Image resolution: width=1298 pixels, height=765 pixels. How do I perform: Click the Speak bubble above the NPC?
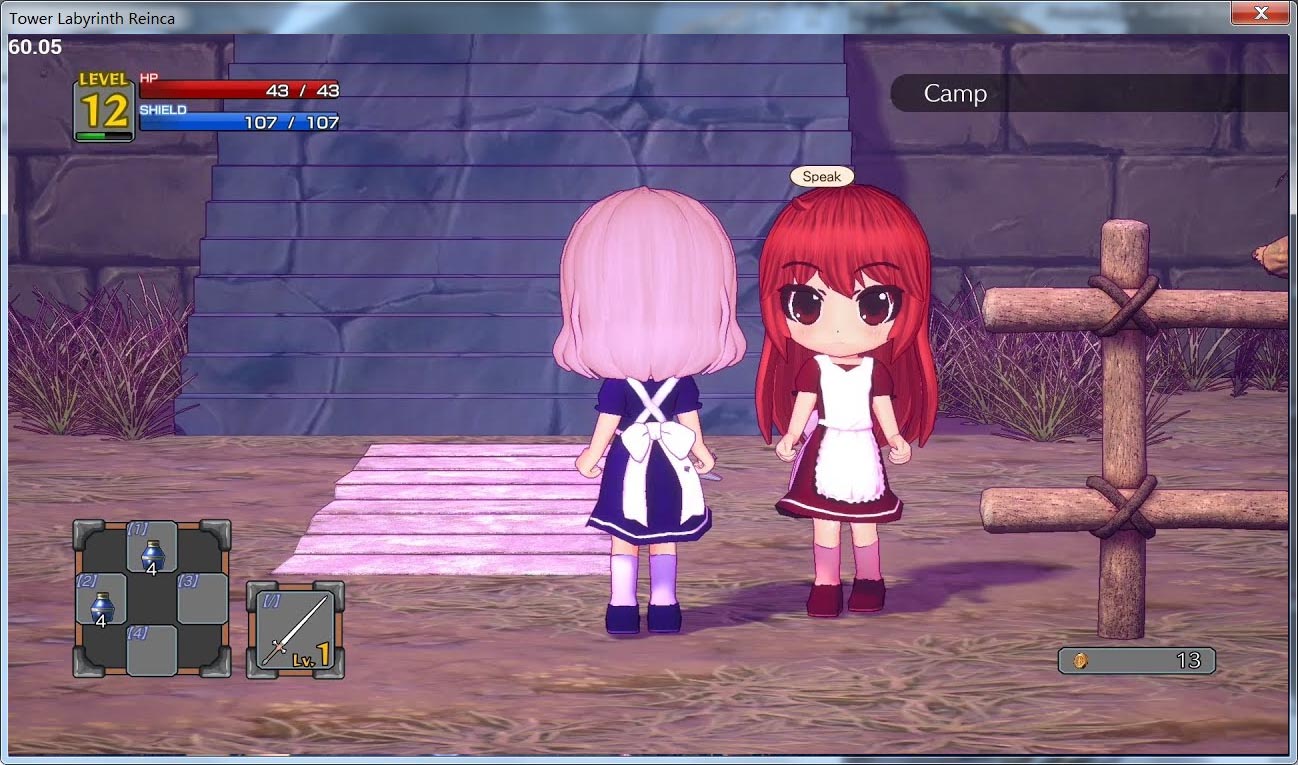(822, 176)
